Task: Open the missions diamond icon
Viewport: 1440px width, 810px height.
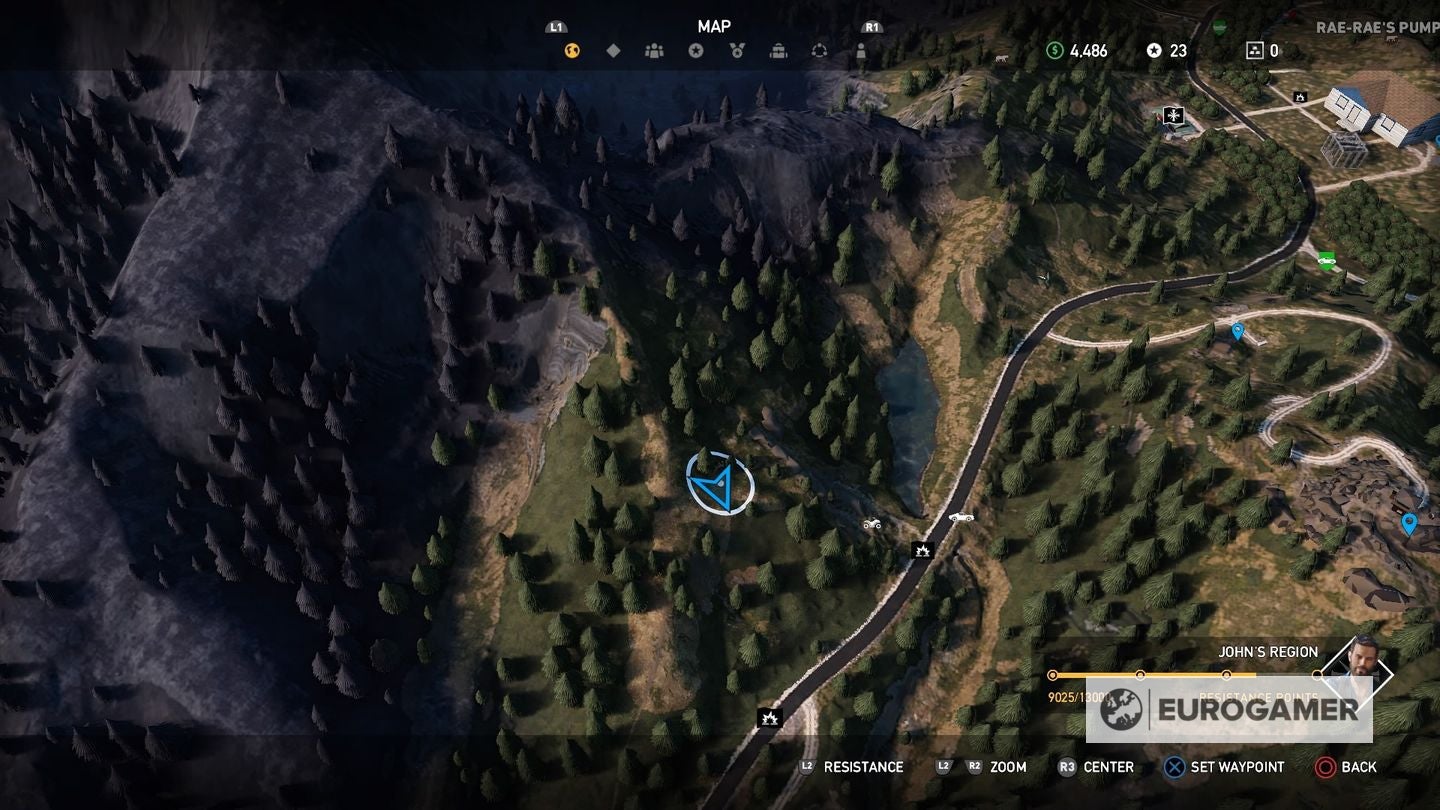Action: pyautogui.click(x=613, y=50)
